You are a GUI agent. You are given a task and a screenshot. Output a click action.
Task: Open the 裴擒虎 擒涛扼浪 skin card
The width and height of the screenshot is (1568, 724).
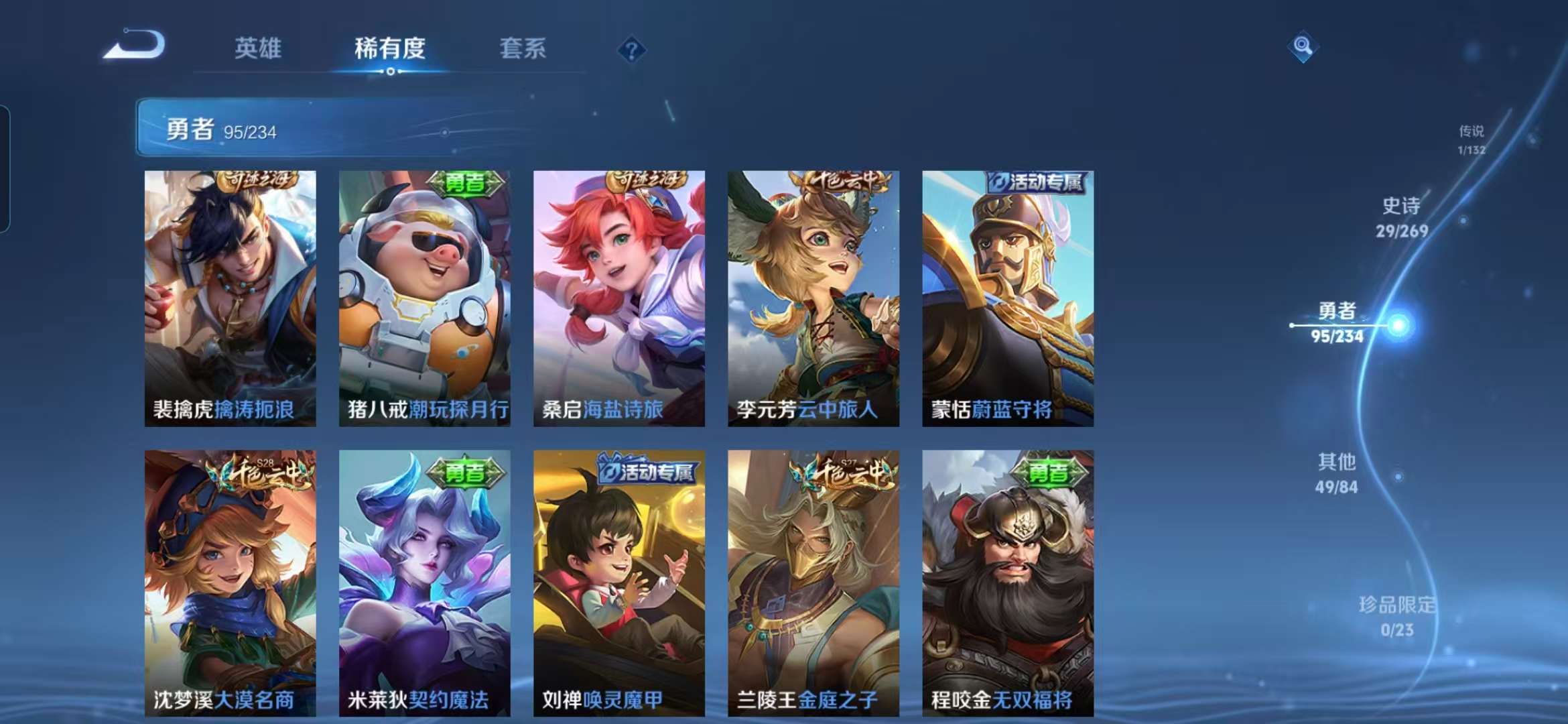click(230, 298)
